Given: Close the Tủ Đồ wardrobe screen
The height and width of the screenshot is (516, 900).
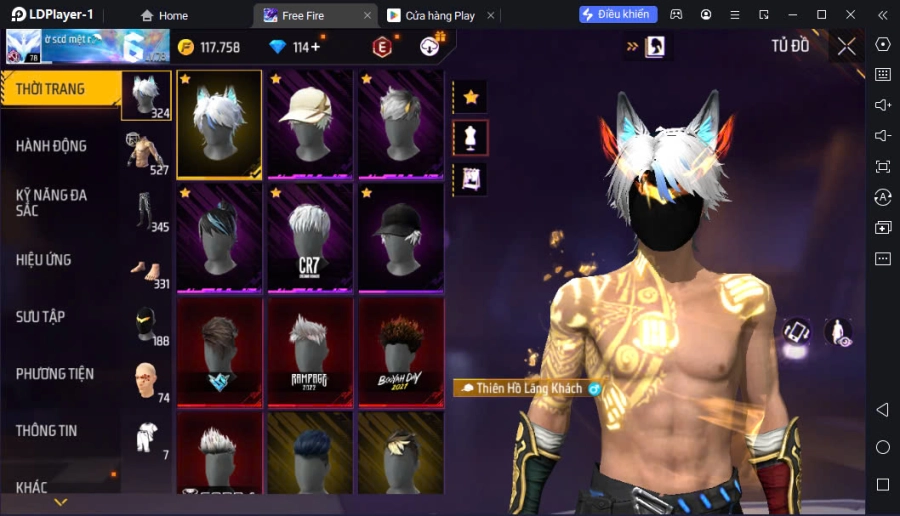Looking at the screenshot, I should click(x=846, y=46).
